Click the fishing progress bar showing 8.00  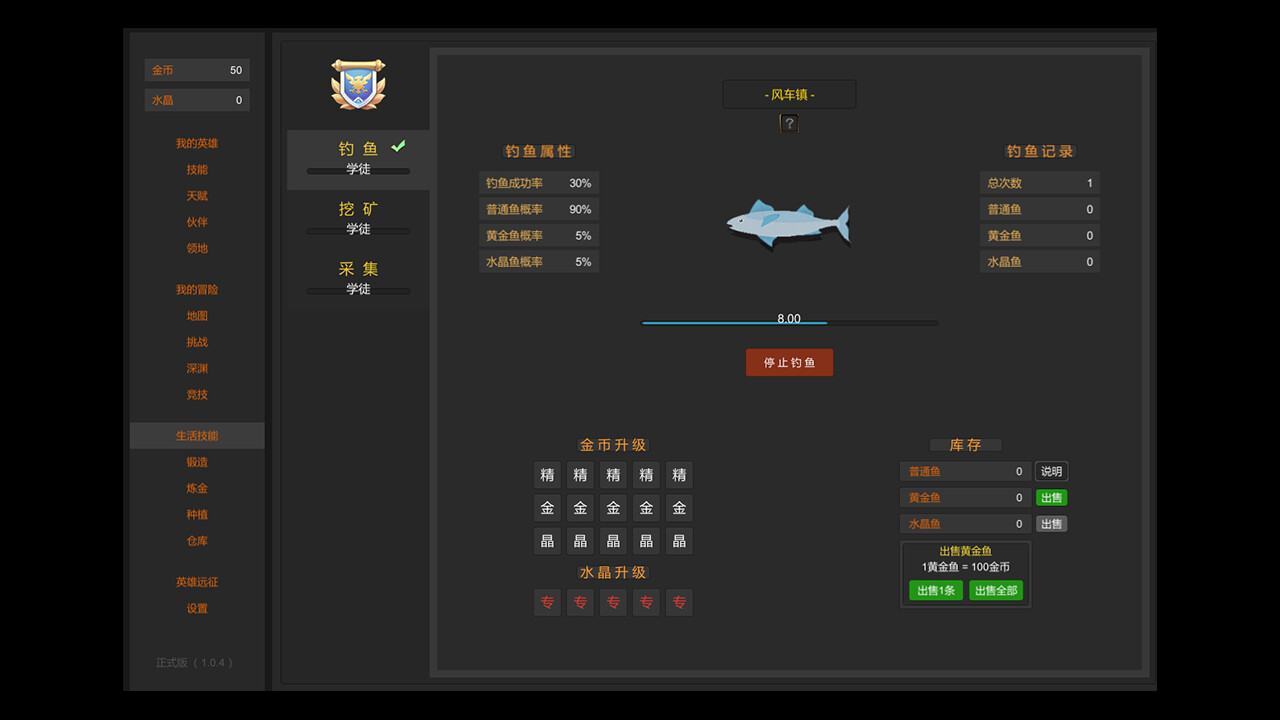(789, 323)
